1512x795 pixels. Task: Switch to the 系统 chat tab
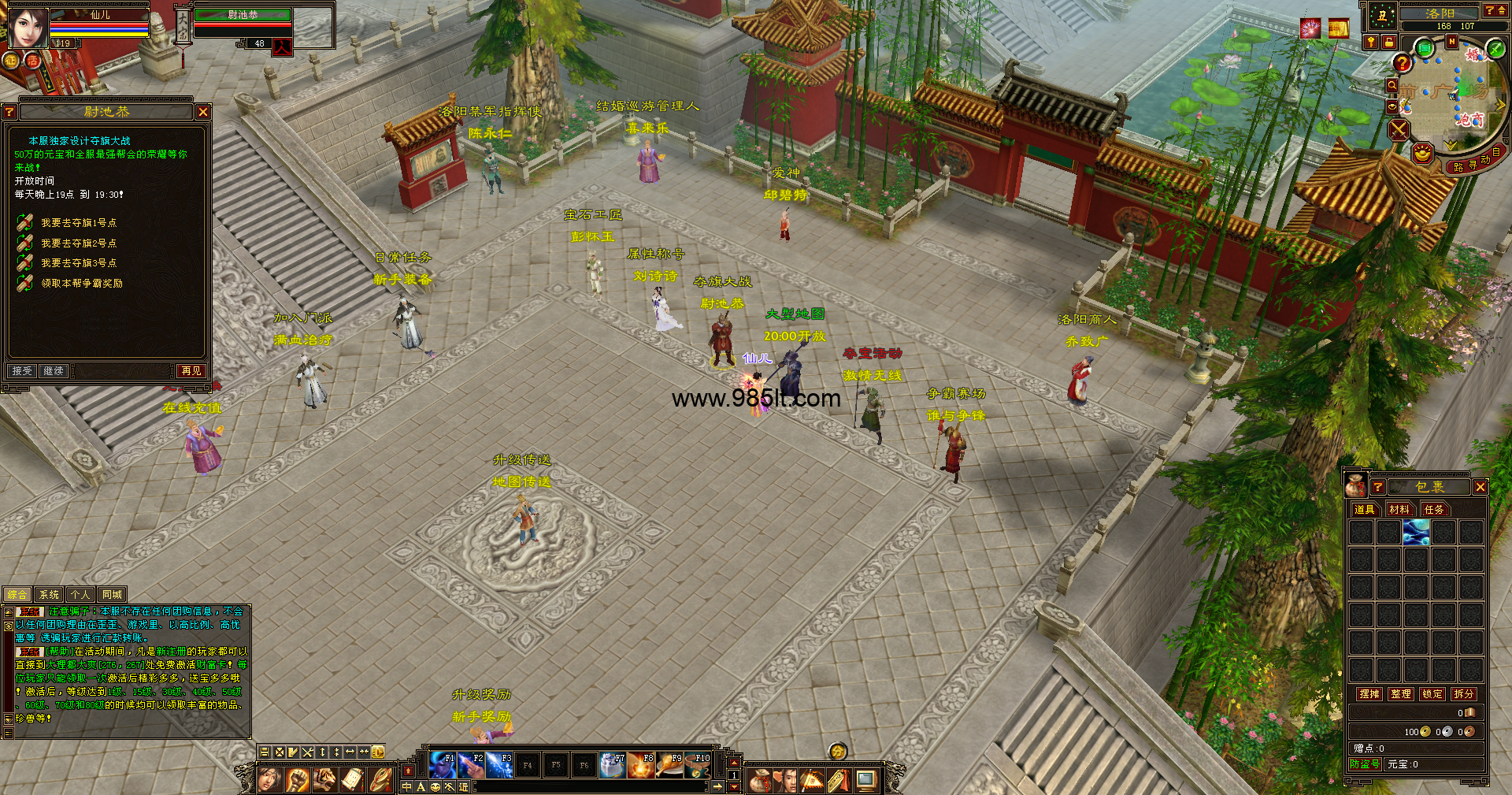tap(49, 595)
